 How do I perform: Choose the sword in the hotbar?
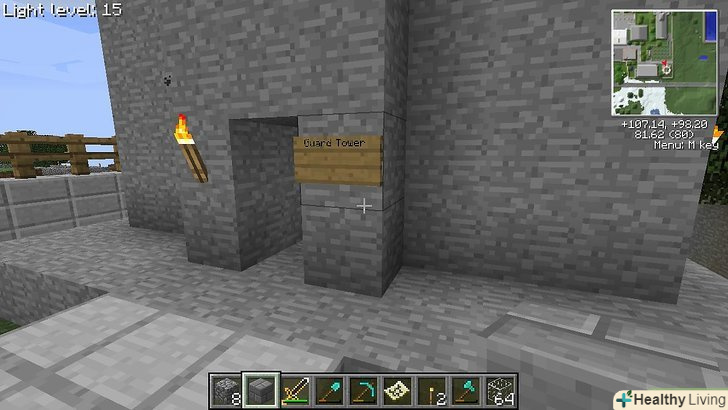coord(296,390)
